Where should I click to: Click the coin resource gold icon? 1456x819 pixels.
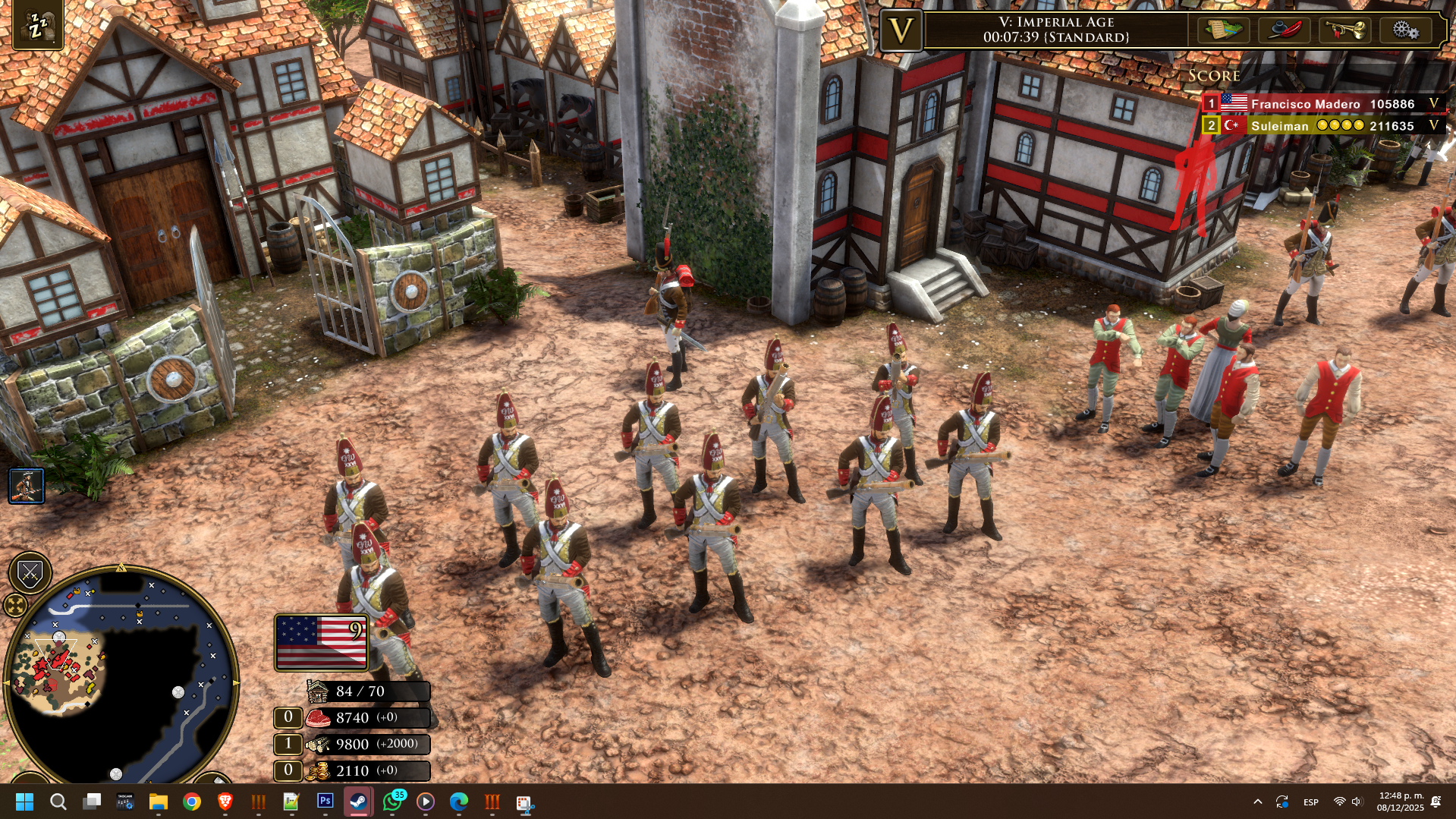point(318,771)
